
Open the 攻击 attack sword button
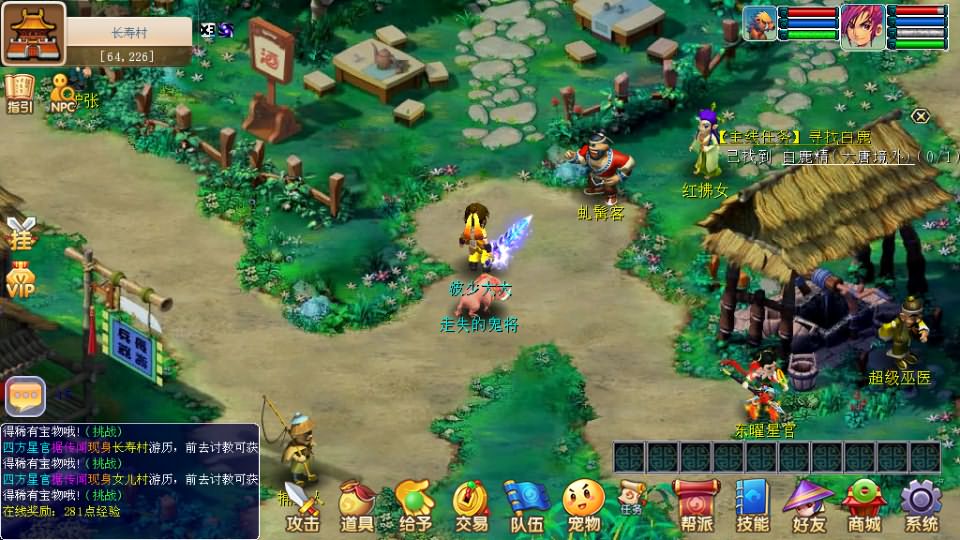pyautogui.click(x=303, y=505)
